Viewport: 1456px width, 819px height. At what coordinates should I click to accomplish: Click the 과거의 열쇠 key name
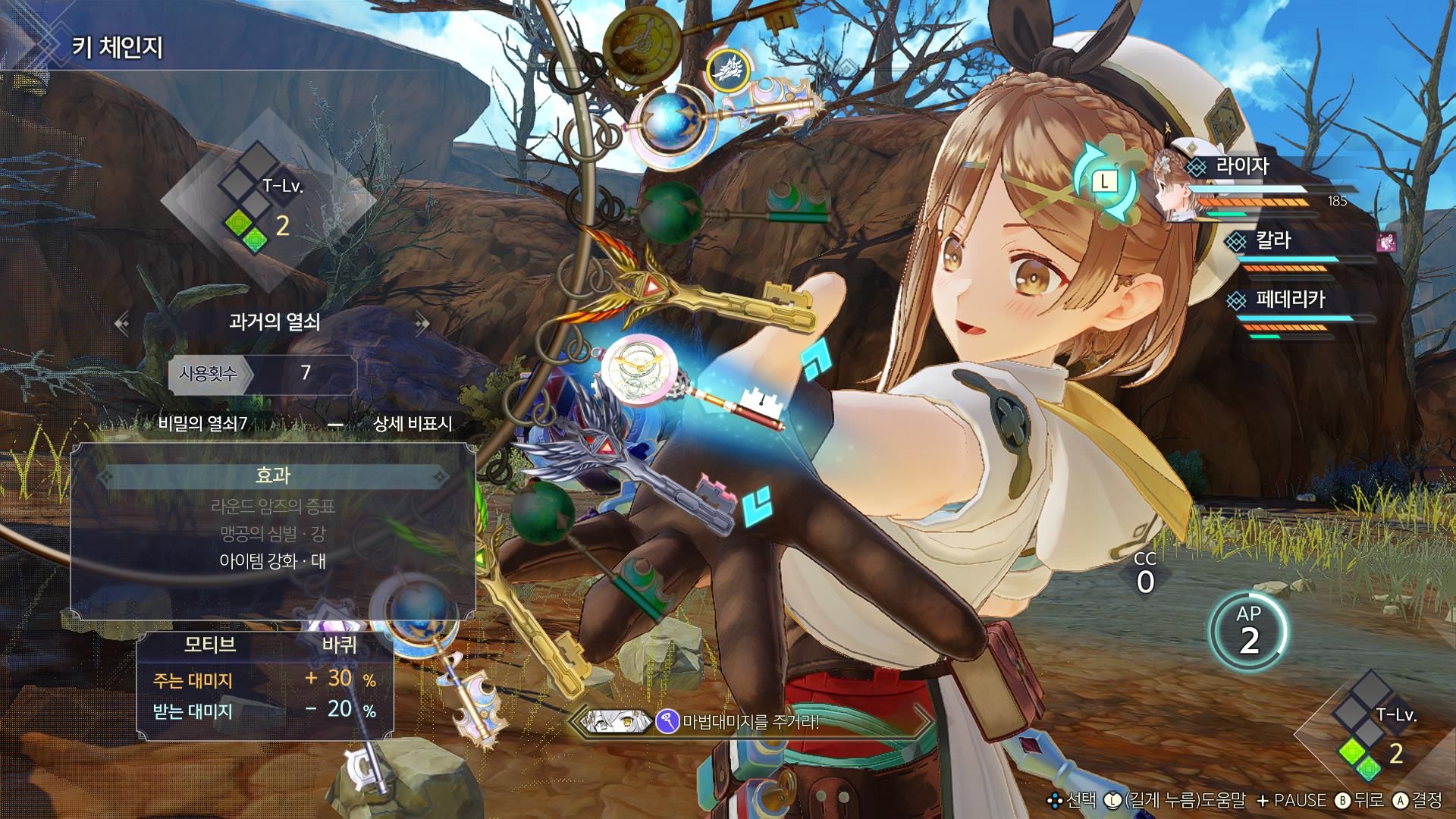[274, 322]
